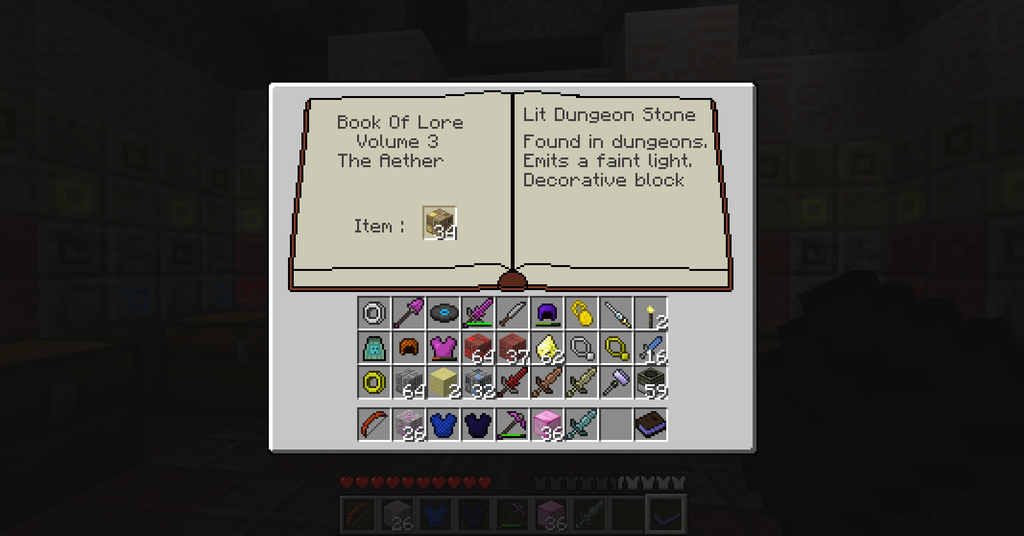Grab the golden ring item
This screenshot has width=1024, height=536.
pos(374,382)
